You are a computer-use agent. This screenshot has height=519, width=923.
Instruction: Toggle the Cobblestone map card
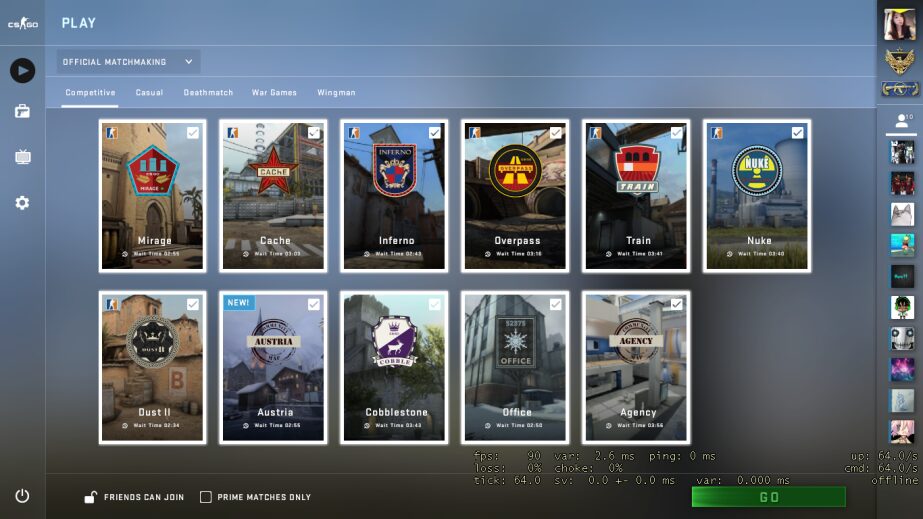[395, 368]
